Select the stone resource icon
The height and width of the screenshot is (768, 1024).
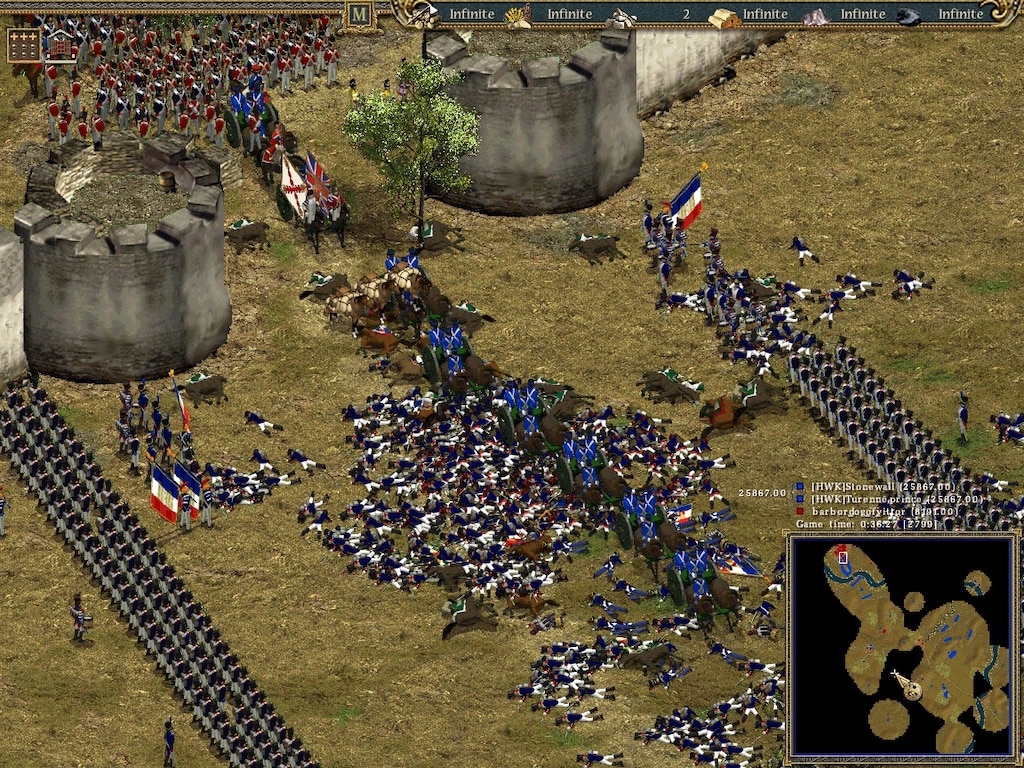pyautogui.click(x=621, y=15)
